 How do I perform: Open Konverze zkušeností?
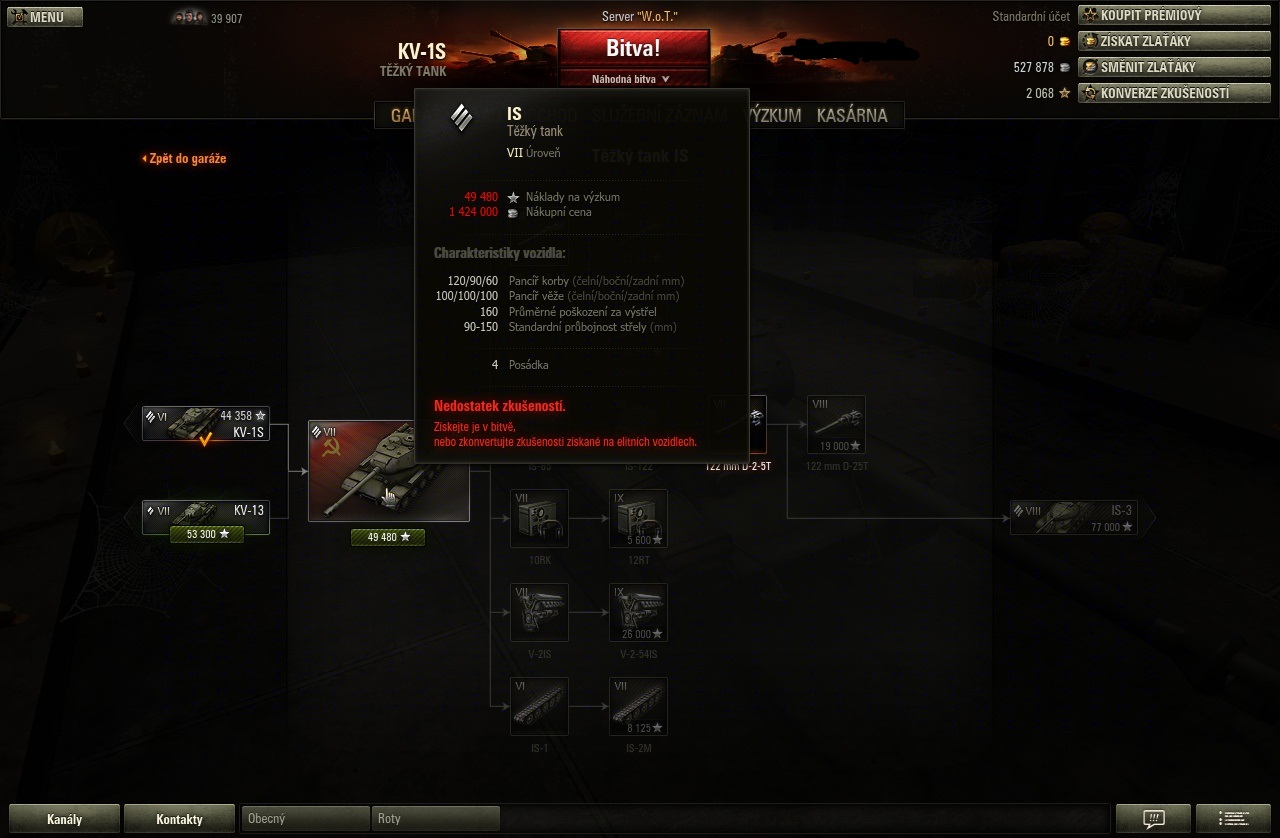(x=1174, y=93)
